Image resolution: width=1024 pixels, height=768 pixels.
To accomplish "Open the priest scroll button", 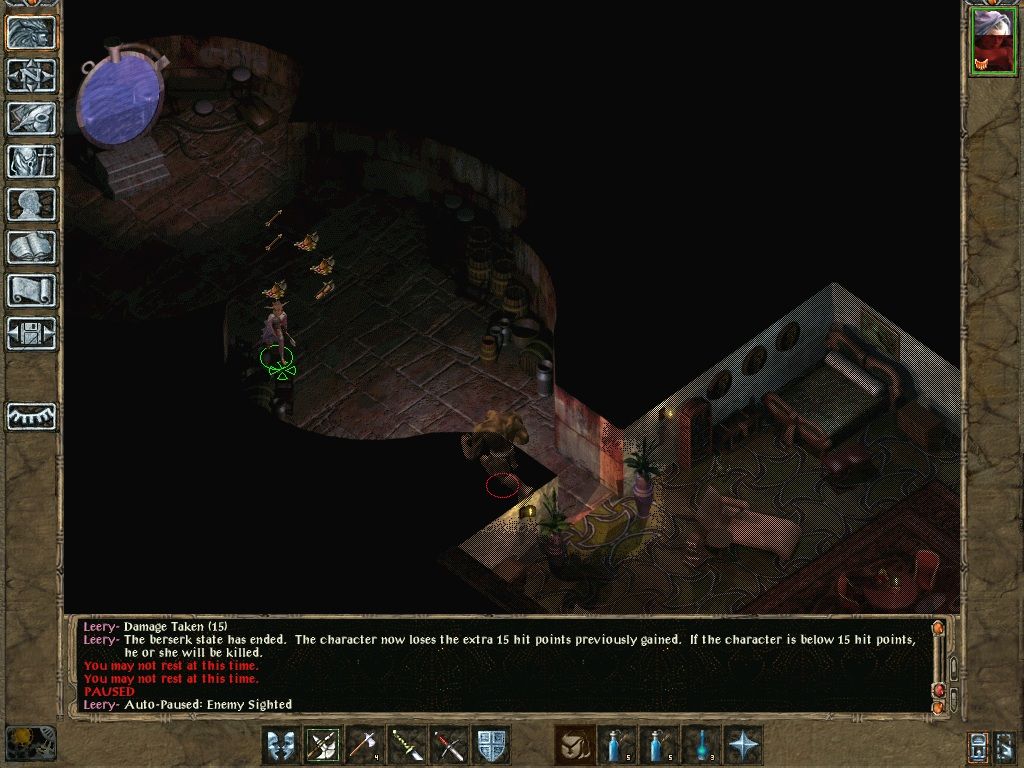I will 32,290.
